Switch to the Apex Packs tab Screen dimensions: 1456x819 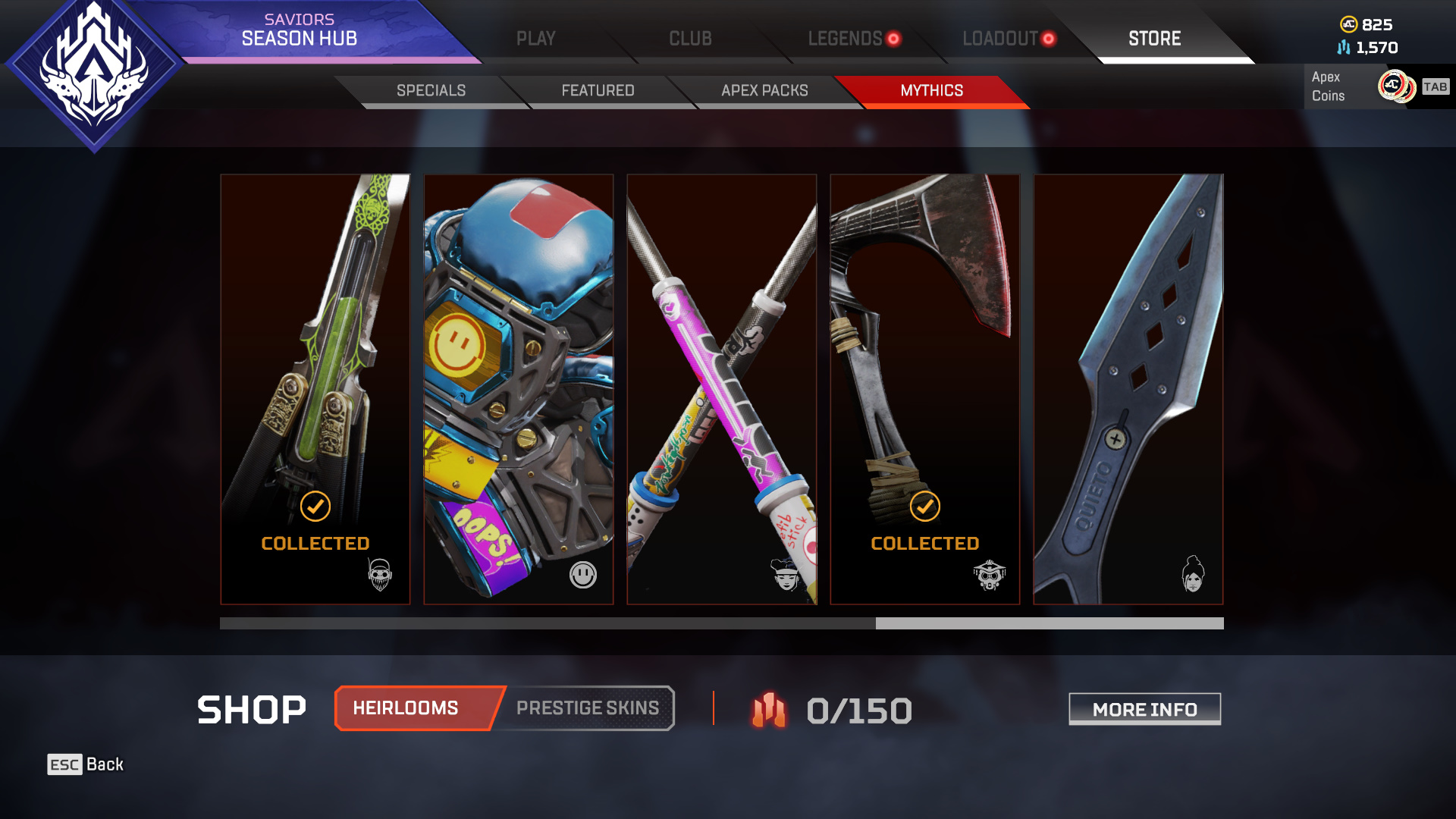[x=765, y=90]
